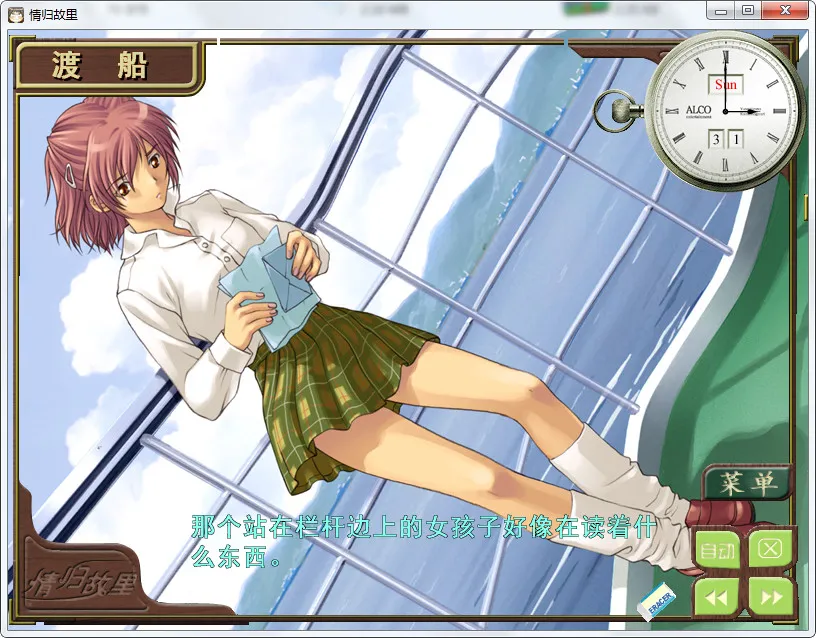The height and width of the screenshot is (638, 816).
Task: Hide the text with the X button
Action: point(769,548)
